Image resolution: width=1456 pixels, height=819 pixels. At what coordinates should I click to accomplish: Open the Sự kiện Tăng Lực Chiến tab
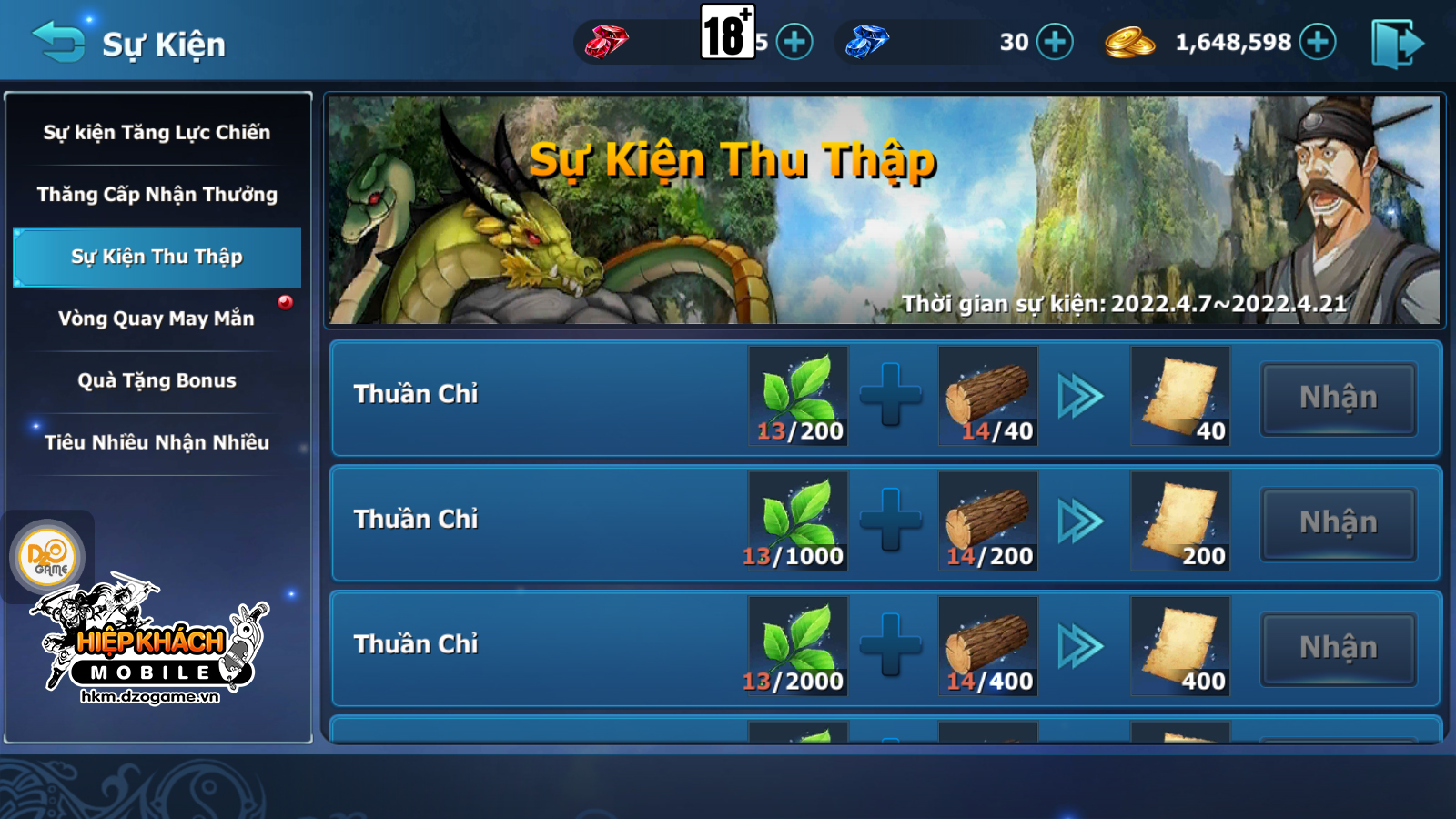157,133
